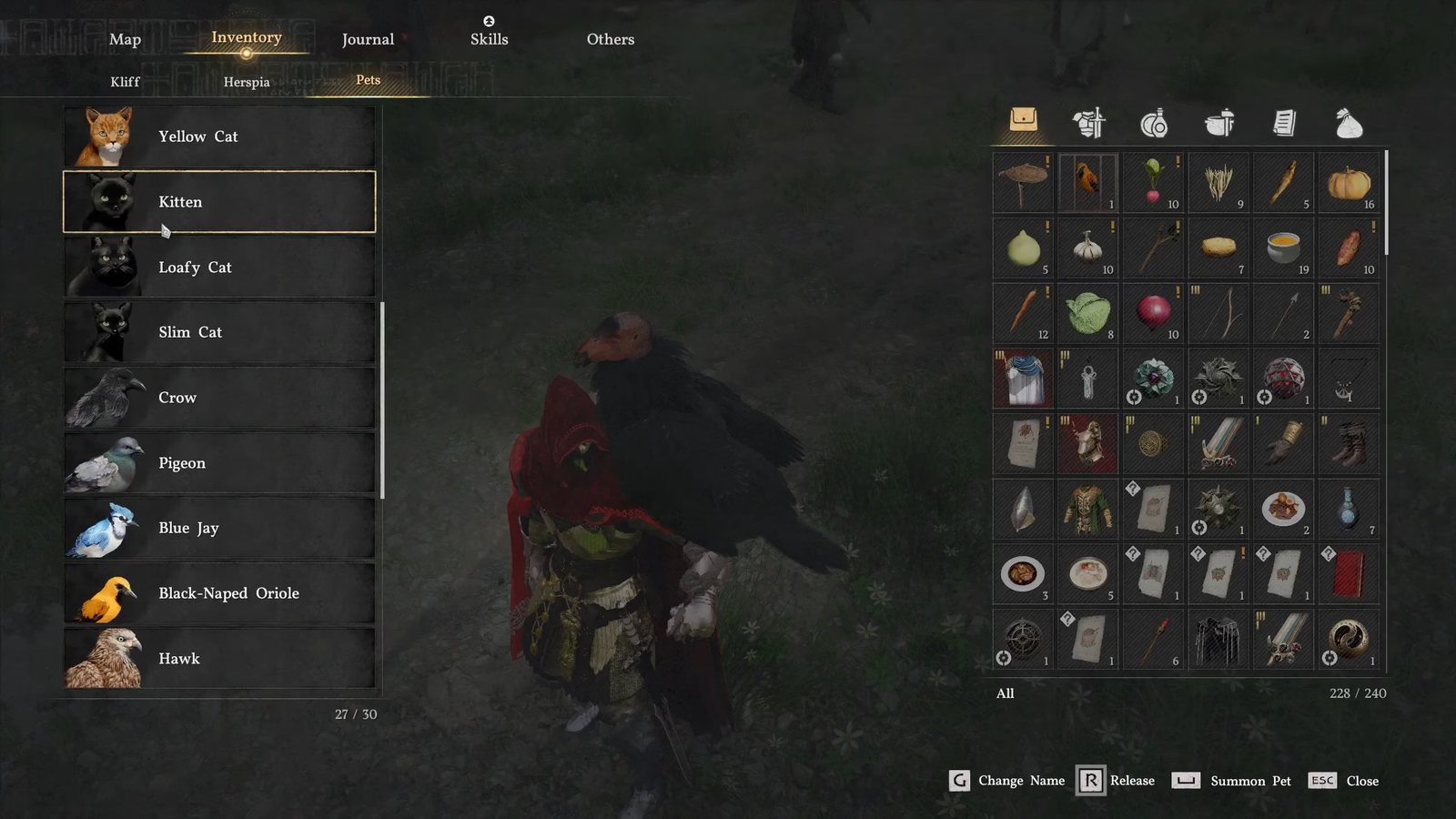1456x819 pixels.
Task: Select the Pigeon pet entry
Action: (x=219, y=463)
